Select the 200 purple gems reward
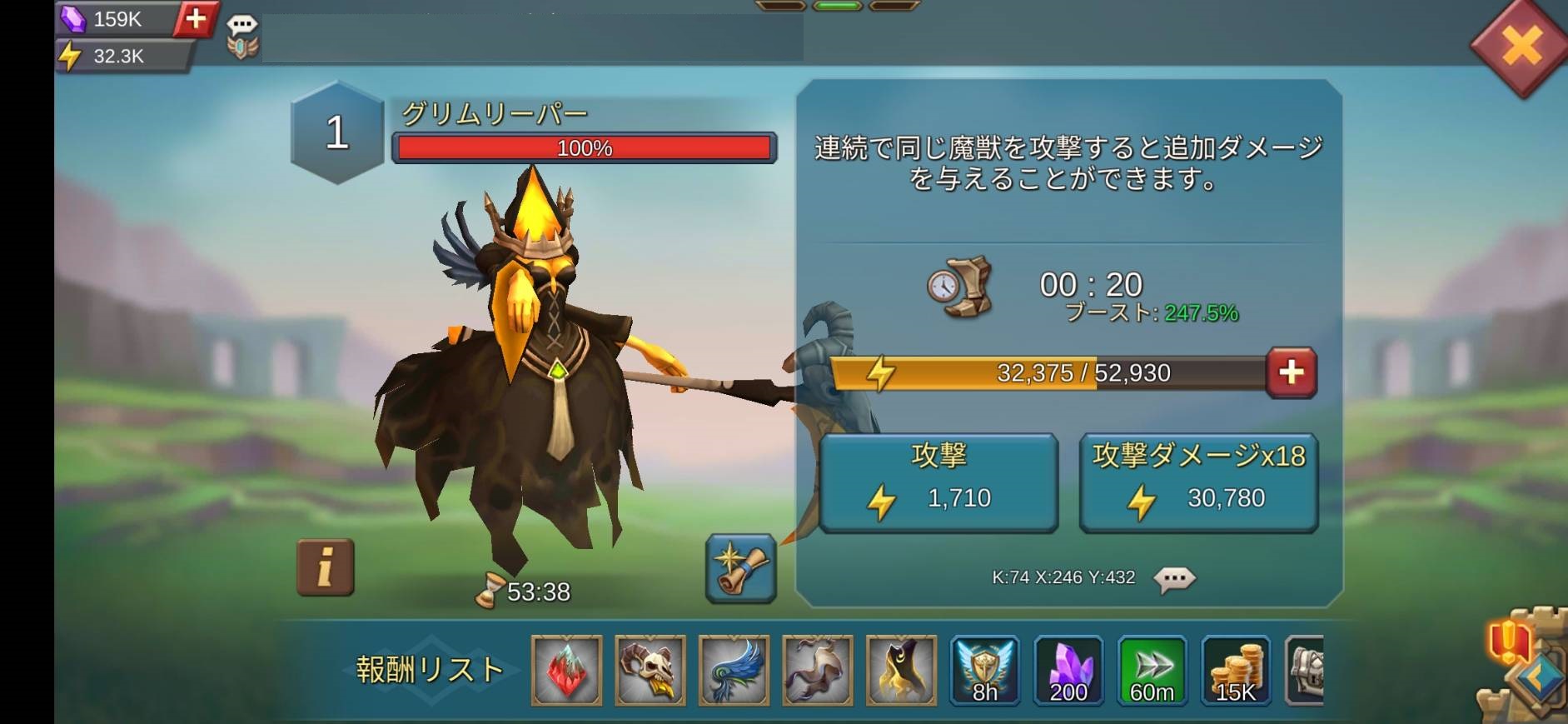The width and height of the screenshot is (1568, 724). (x=1068, y=671)
